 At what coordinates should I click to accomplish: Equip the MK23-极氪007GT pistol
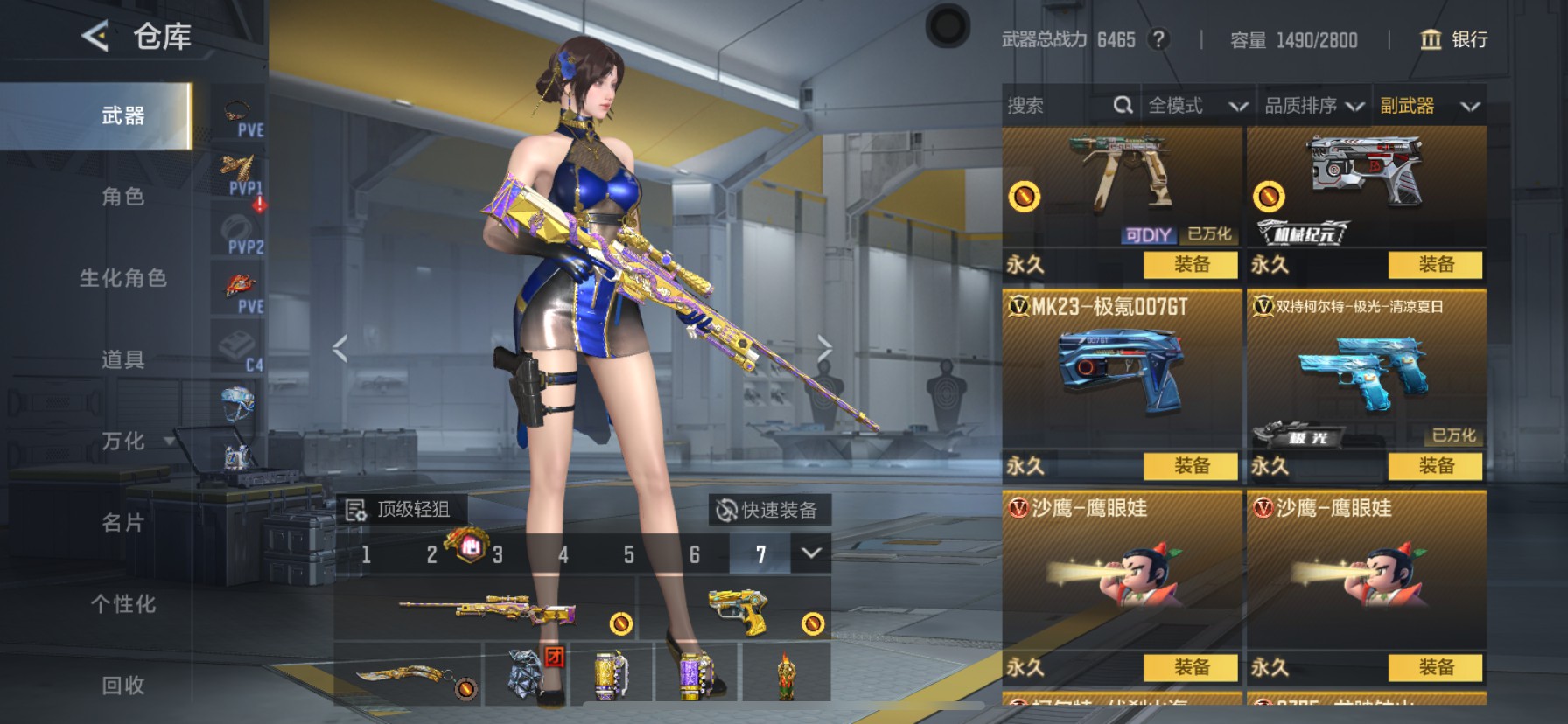click(x=1192, y=466)
